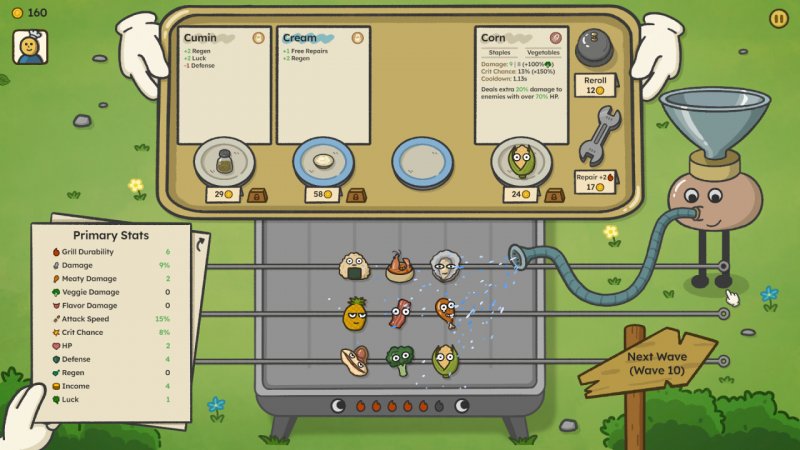Image resolution: width=800 pixels, height=450 pixels.
Task: Repair the grill for 17 coins
Action: (x=598, y=180)
